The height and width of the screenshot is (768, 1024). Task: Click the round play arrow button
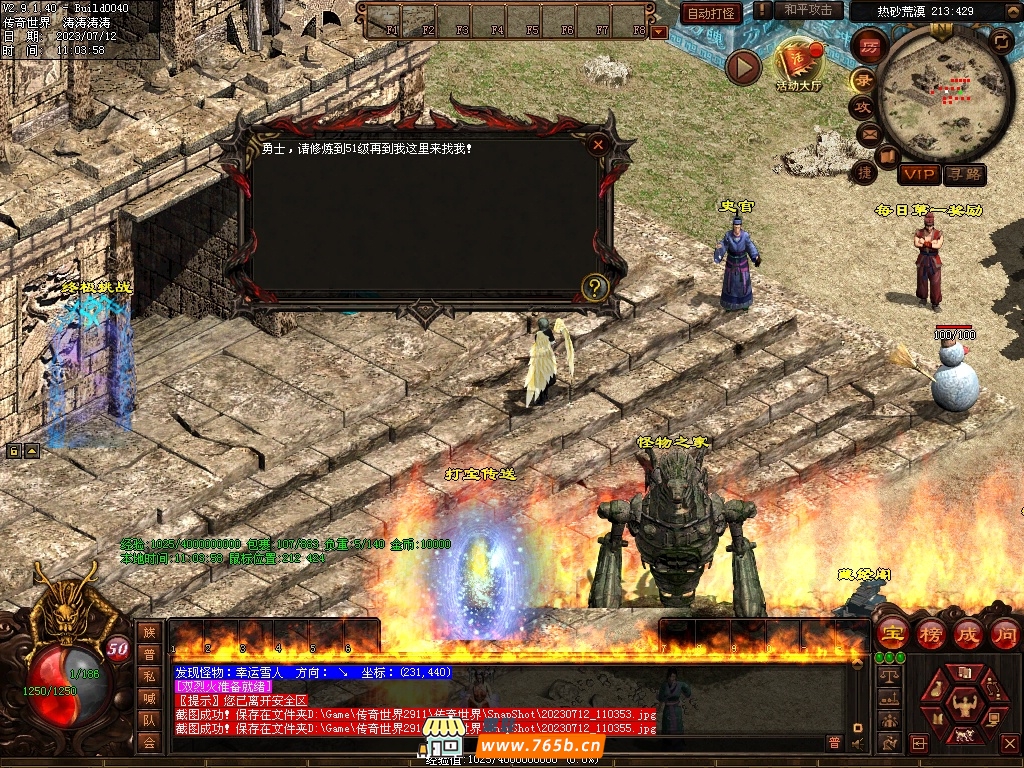click(743, 67)
